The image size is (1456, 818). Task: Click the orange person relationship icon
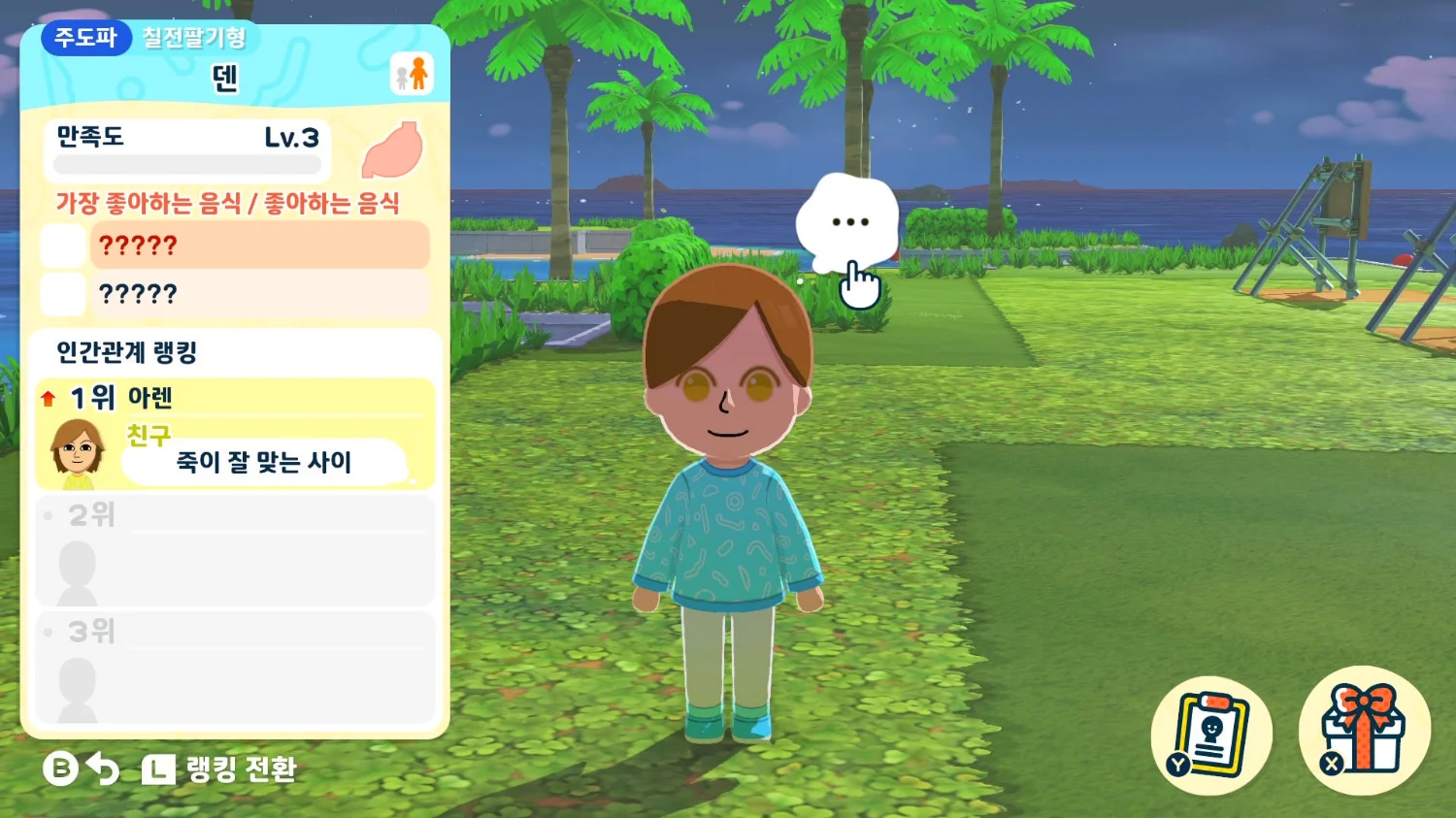coord(412,75)
